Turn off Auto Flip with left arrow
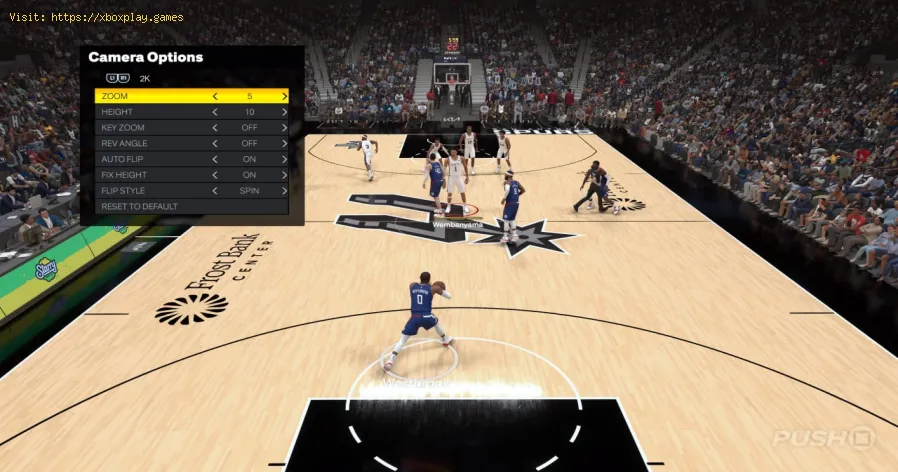Image resolution: width=898 pixels, height=472 pixels. tap(215, 159)
